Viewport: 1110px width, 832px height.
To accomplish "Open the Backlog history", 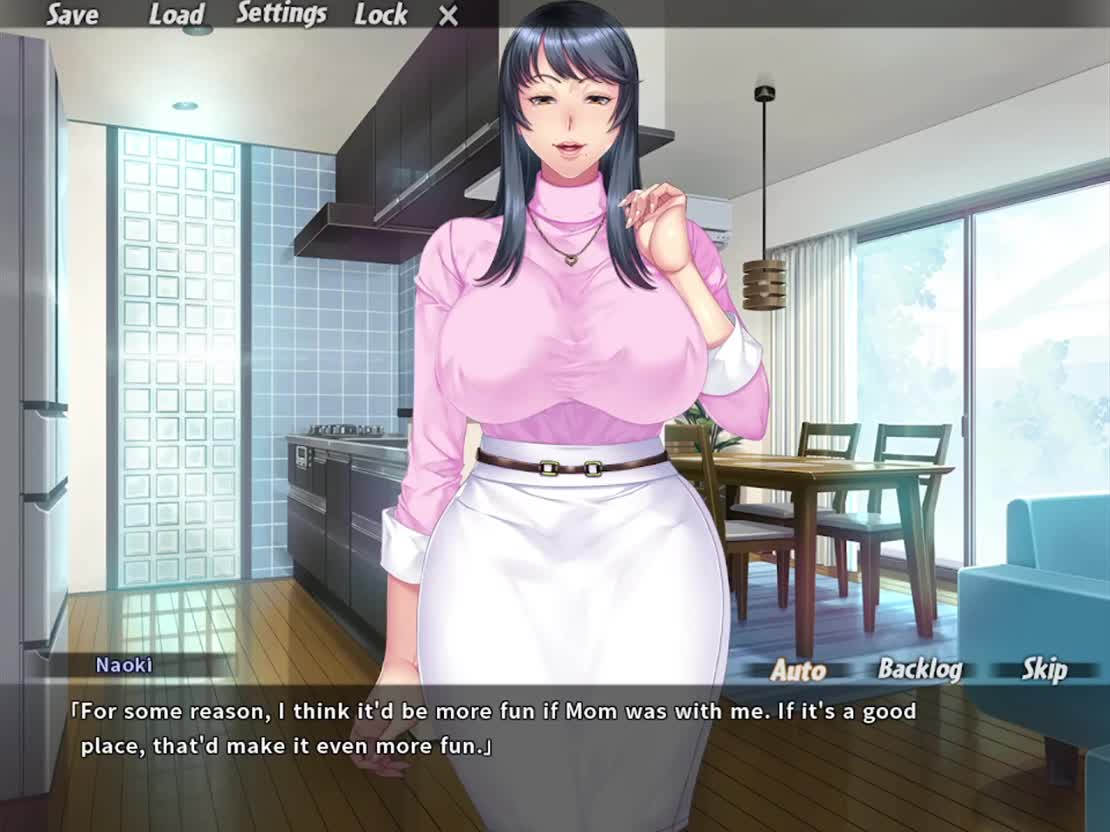I will (x=919, y=670).
